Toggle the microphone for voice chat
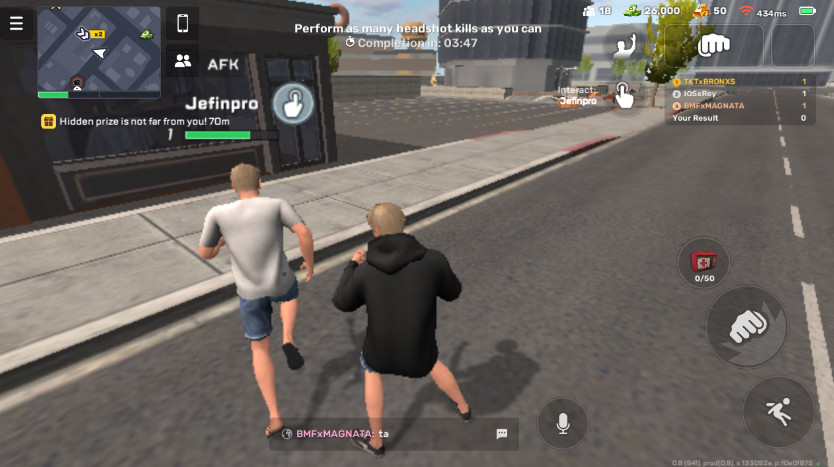The height and width of the screenshot is (467, 834). coord(563,423)
